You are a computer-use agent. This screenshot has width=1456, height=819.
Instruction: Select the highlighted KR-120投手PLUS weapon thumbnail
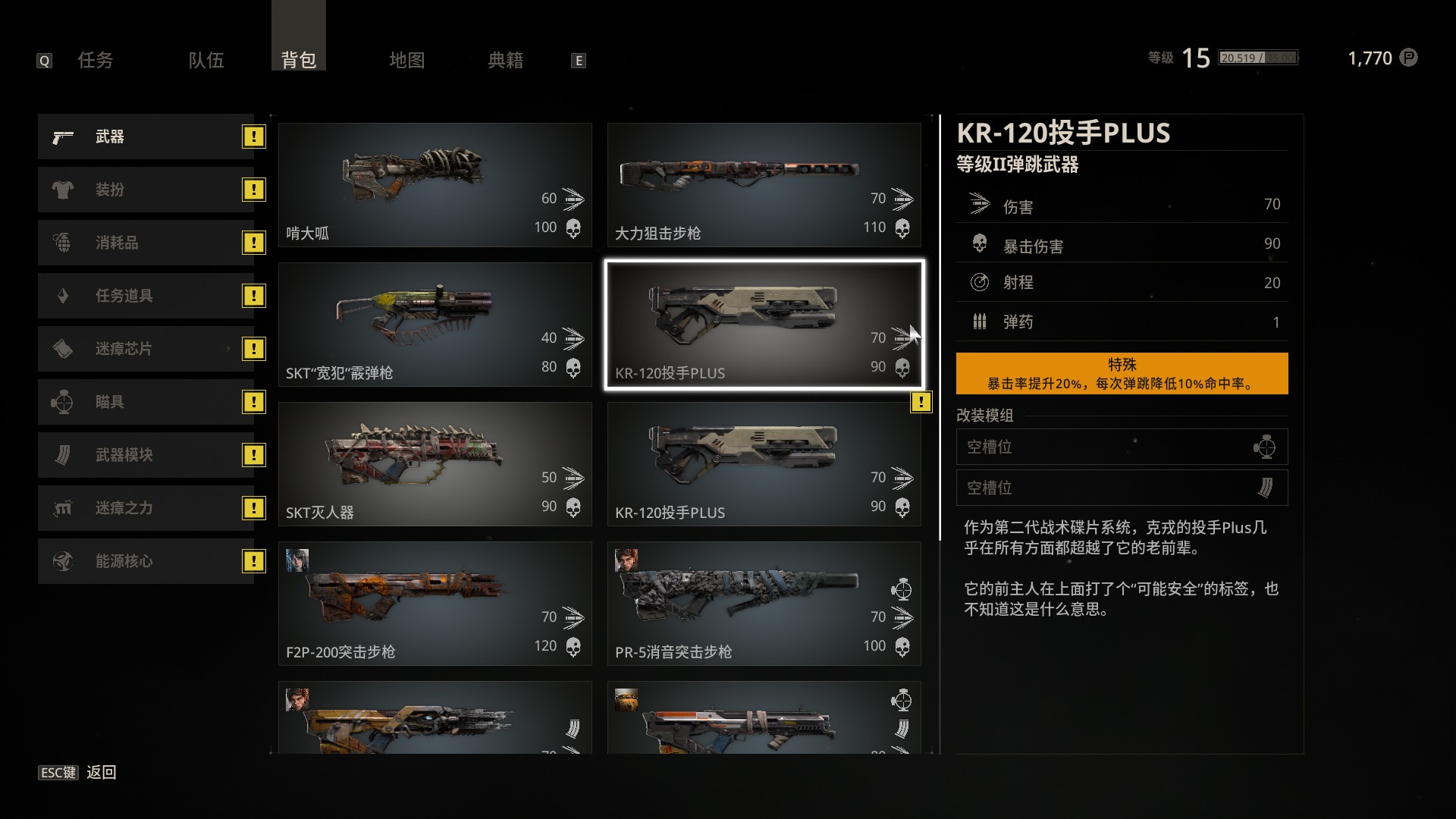pyautogui.click(x=764, y=325)
